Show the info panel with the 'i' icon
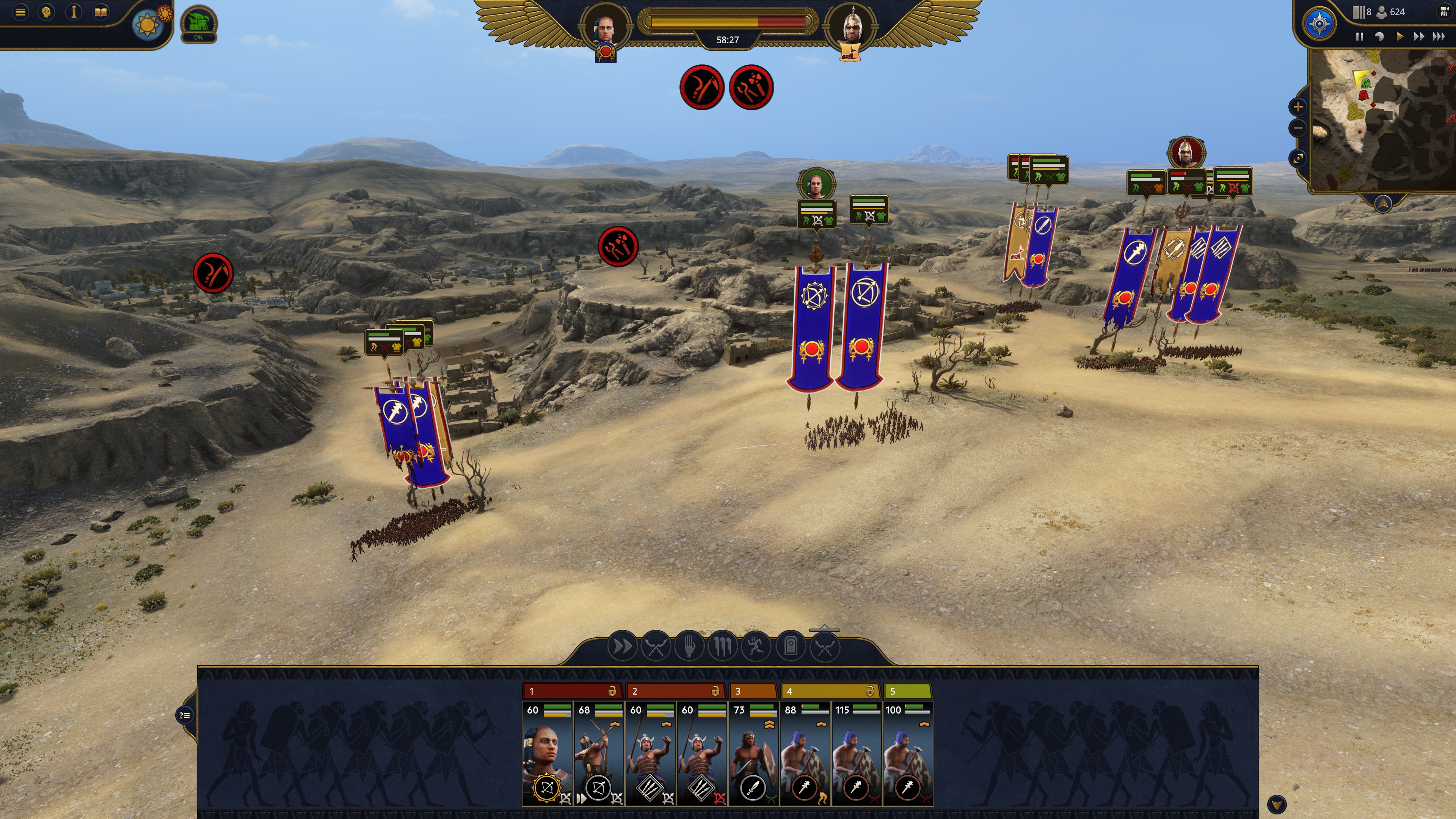 (74, 12)
